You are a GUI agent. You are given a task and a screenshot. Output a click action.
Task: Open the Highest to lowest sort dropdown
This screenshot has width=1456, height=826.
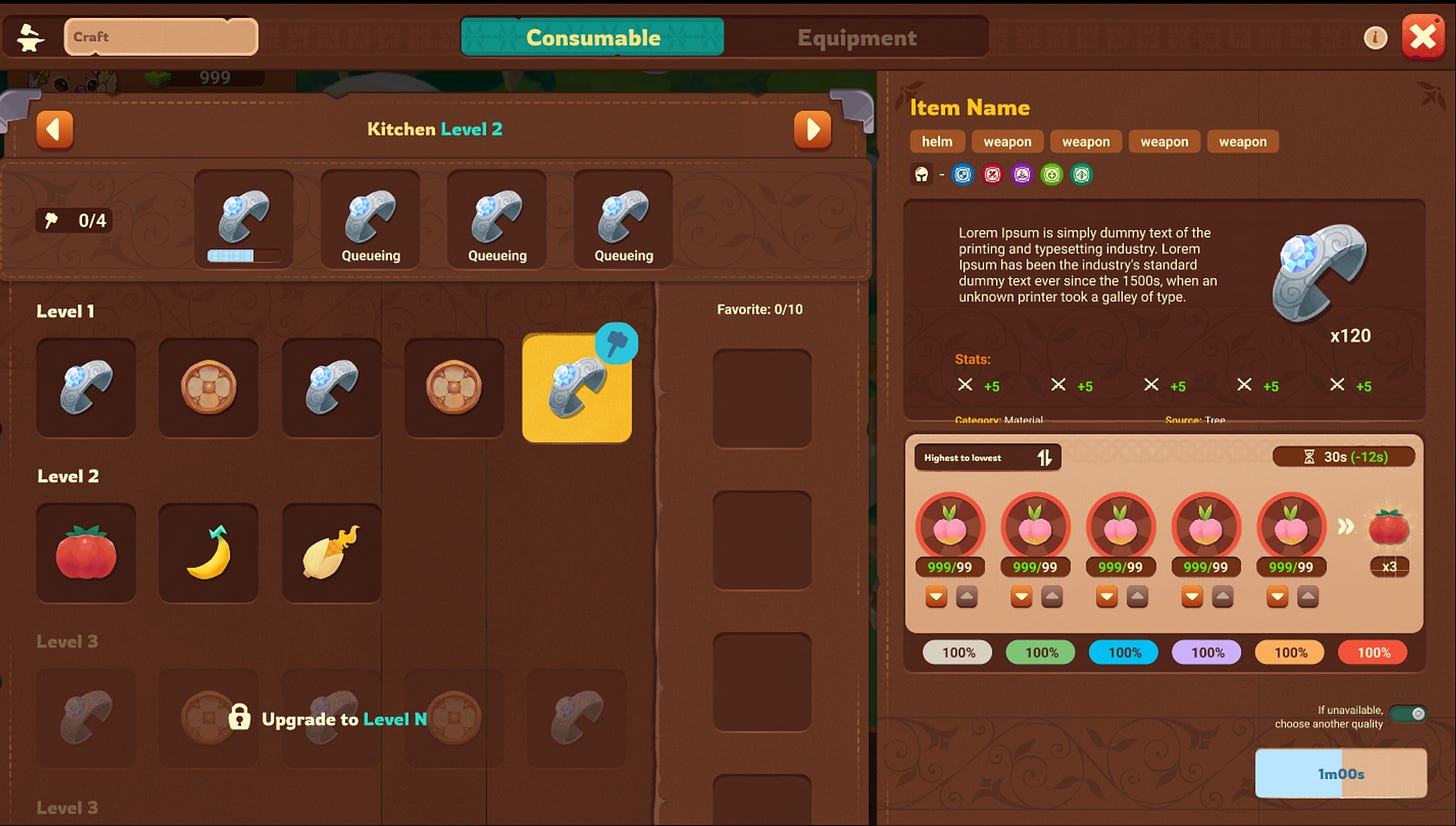(987, 457)
